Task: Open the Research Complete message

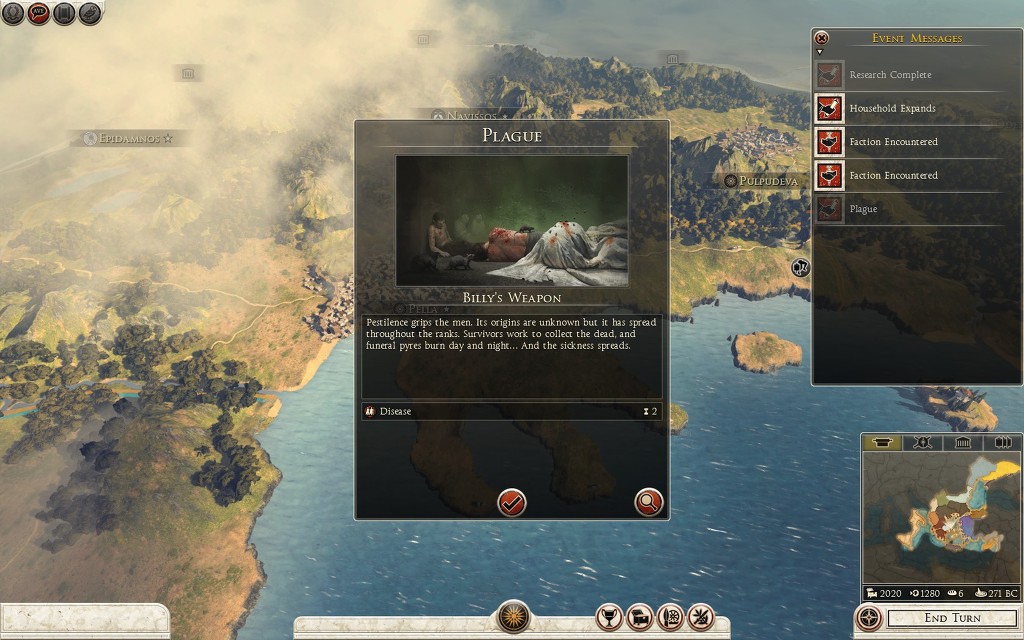Action: 890,75
